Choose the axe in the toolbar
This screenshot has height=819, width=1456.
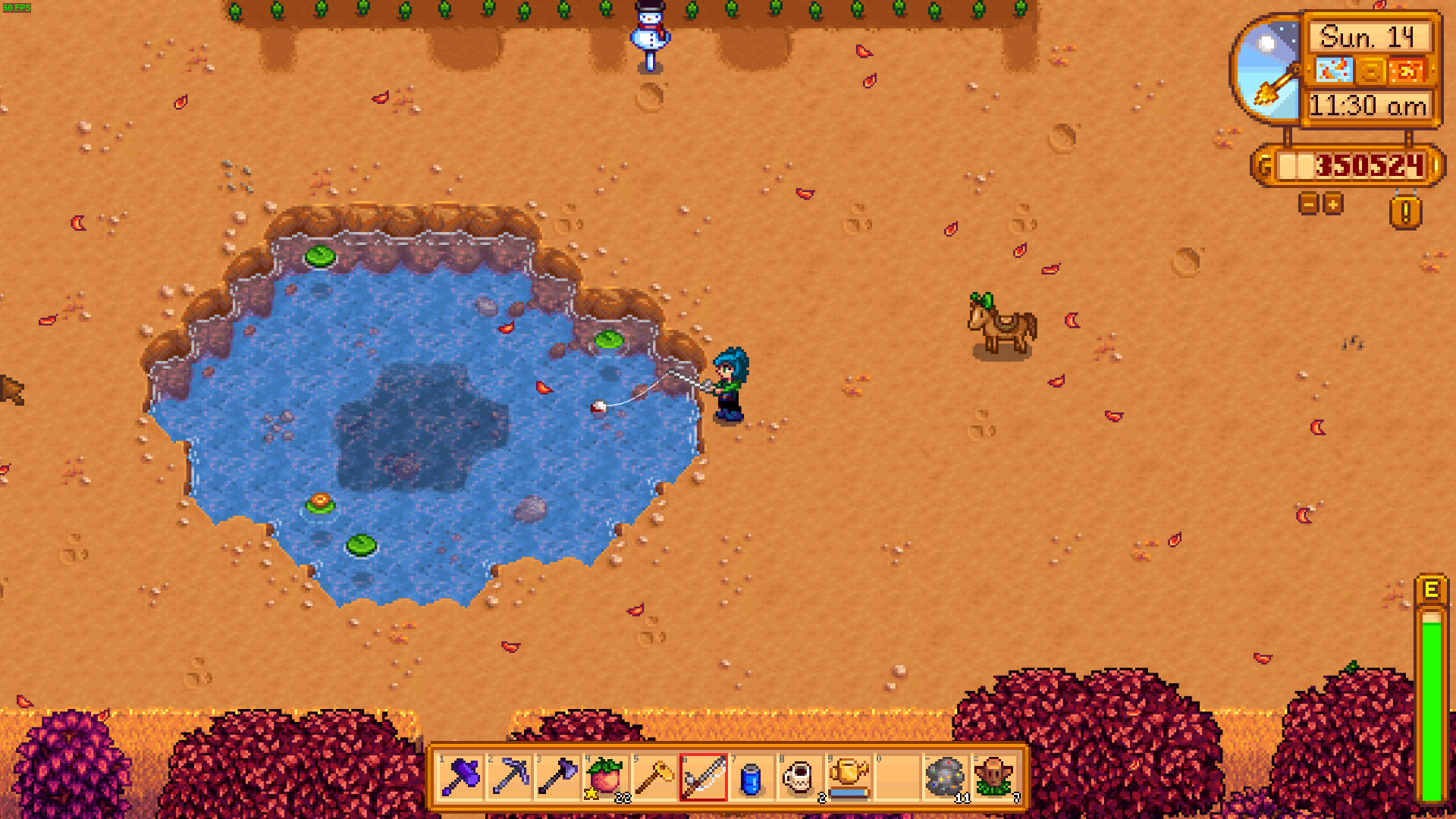pos(558,777)
